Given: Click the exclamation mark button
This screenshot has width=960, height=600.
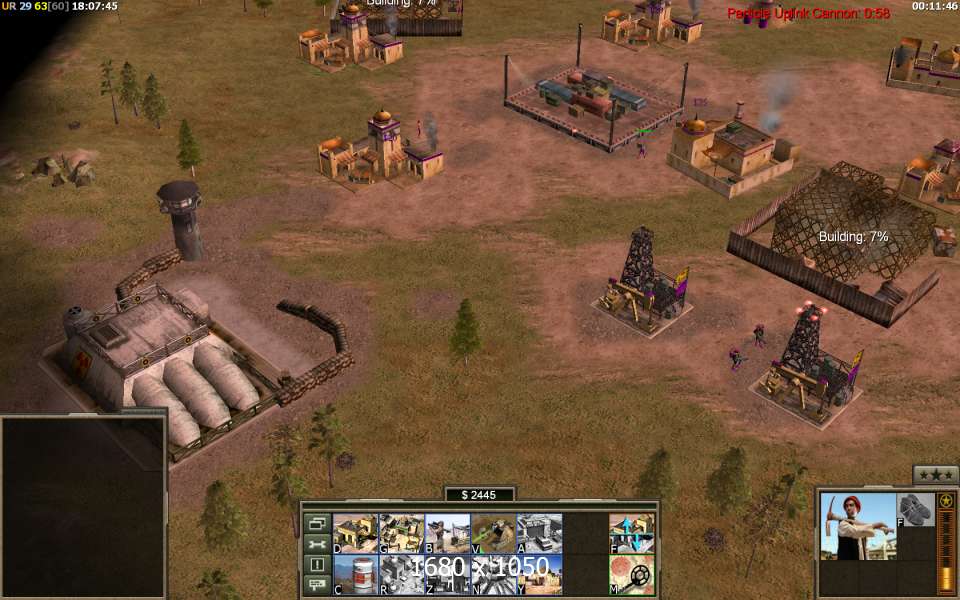Looking at the screenshot, I should 317,565.
